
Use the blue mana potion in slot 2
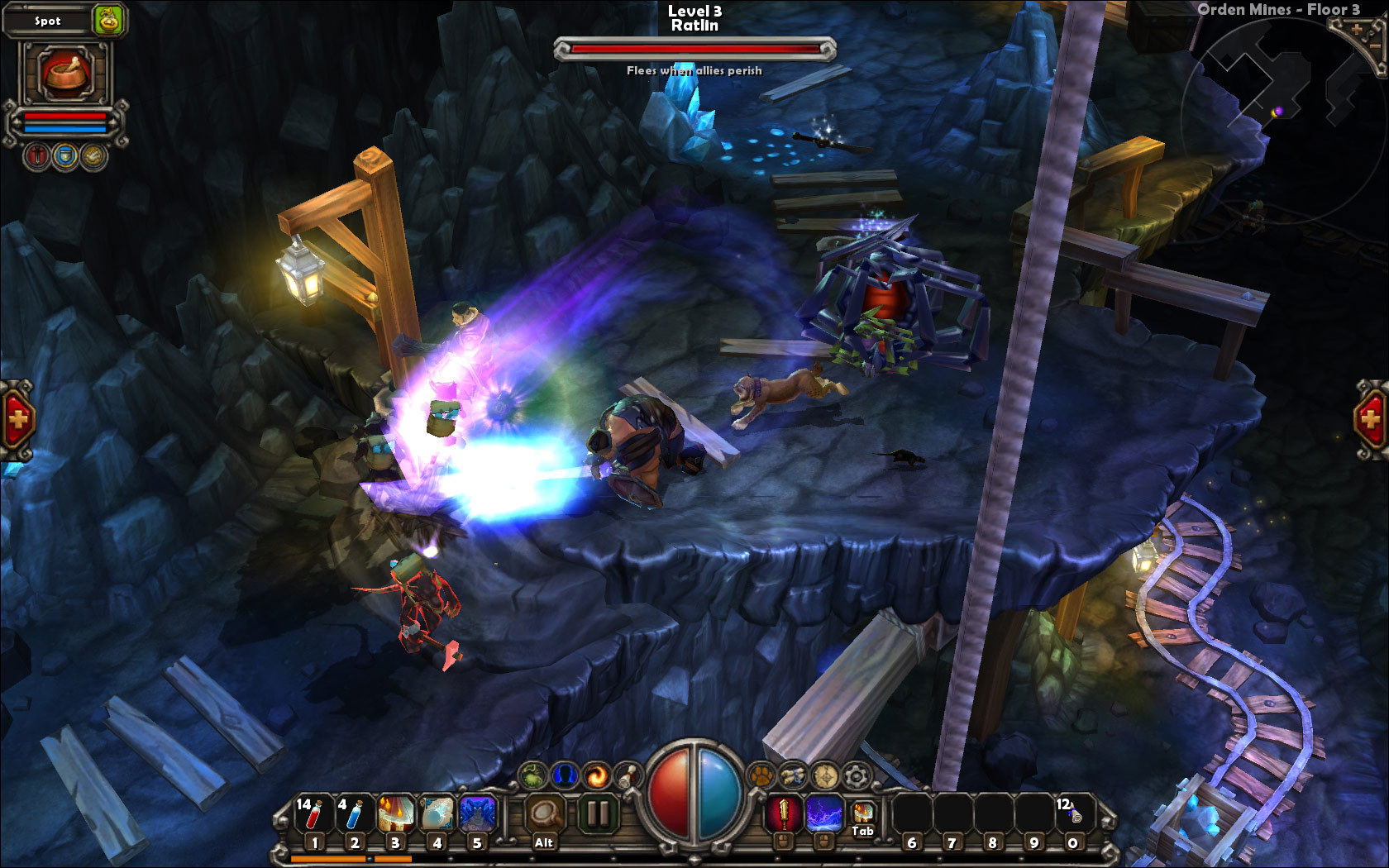pos(354,815)
